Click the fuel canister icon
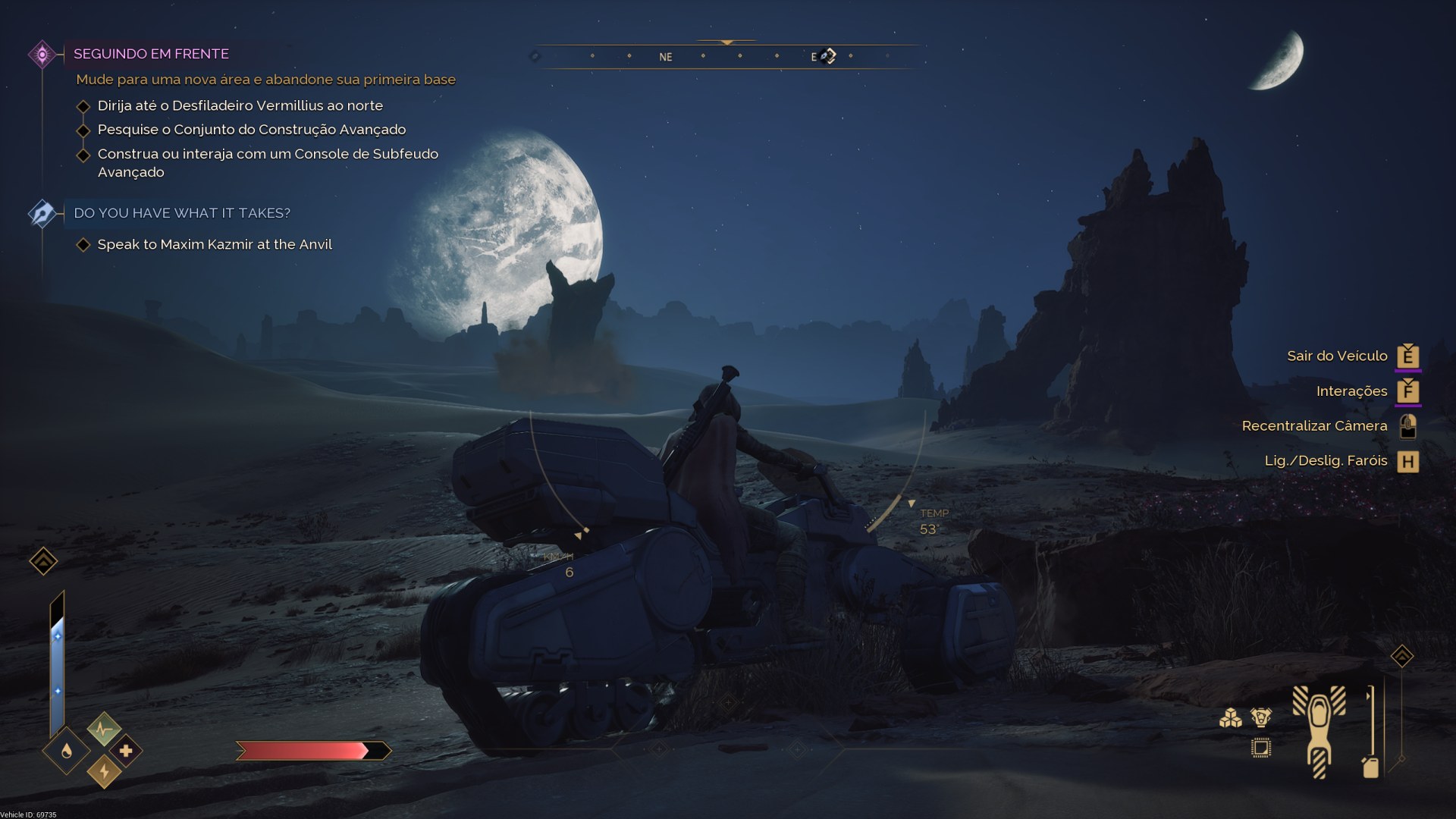1456x819 pixels. coord(1371,768)
